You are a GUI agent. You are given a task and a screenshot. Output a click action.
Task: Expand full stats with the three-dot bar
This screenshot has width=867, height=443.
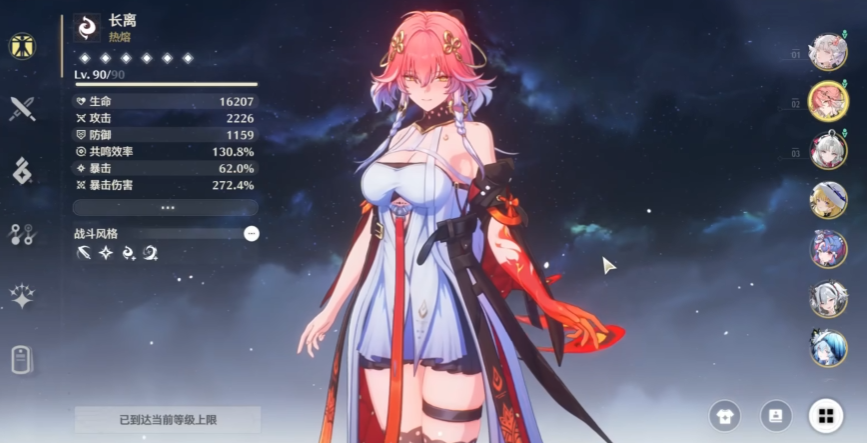166,207
